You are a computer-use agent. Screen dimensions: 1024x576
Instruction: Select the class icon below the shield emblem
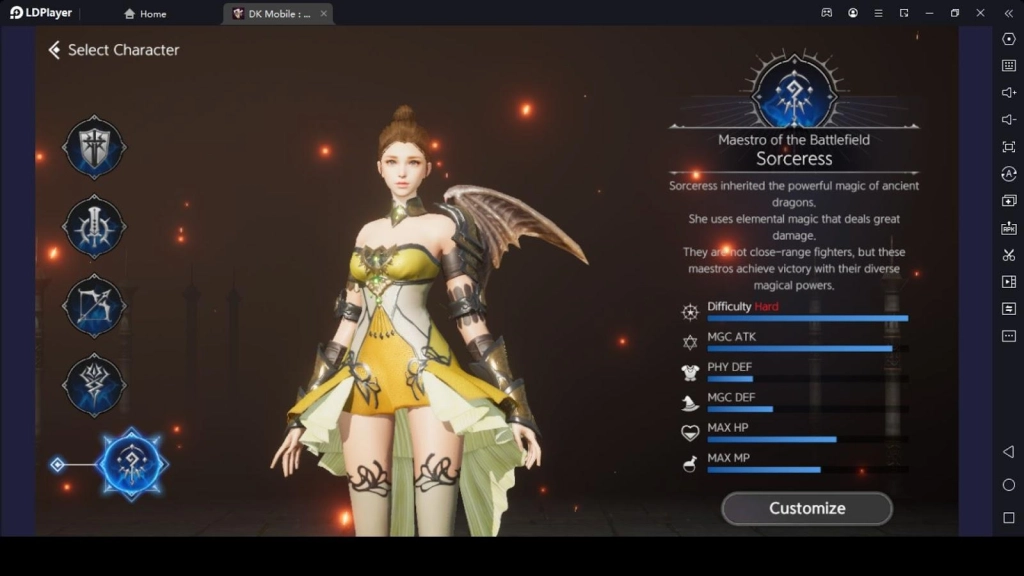(x=94, y=227)
